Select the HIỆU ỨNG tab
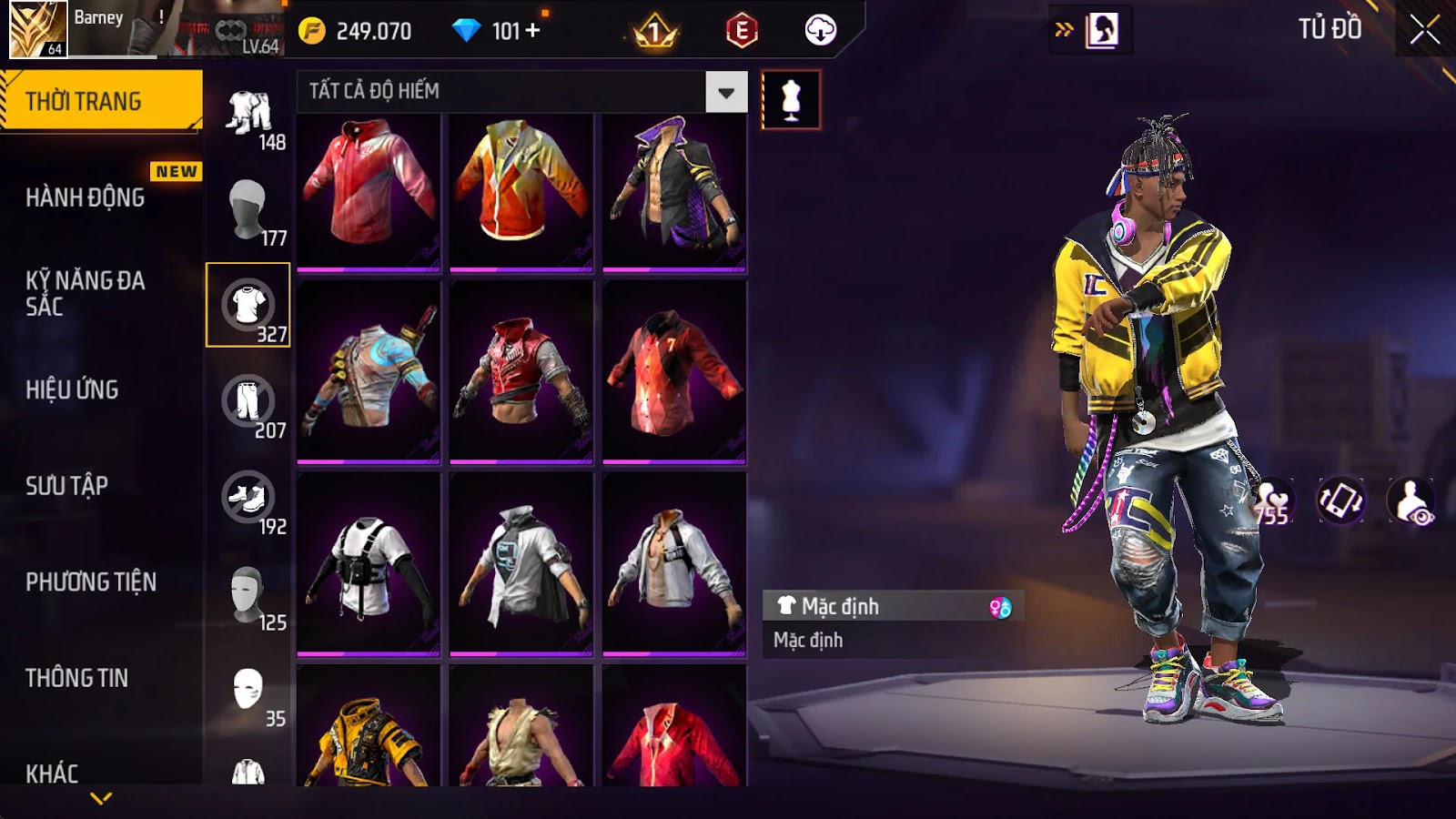1456x819 pixels. pos(72,389)
